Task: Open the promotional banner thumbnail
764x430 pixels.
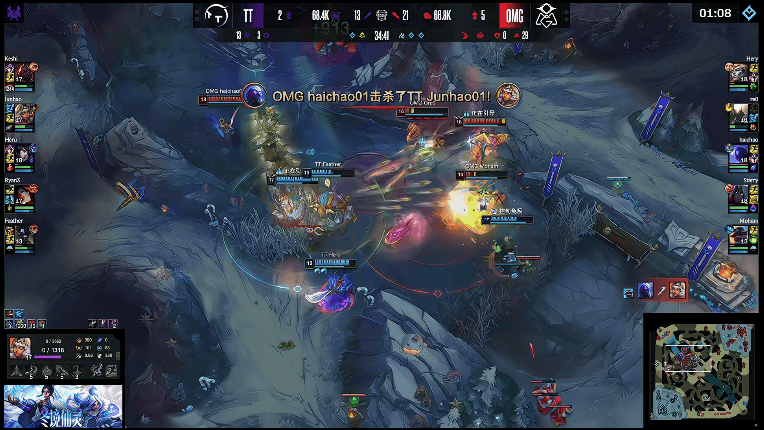Action: tap(62, 406)
